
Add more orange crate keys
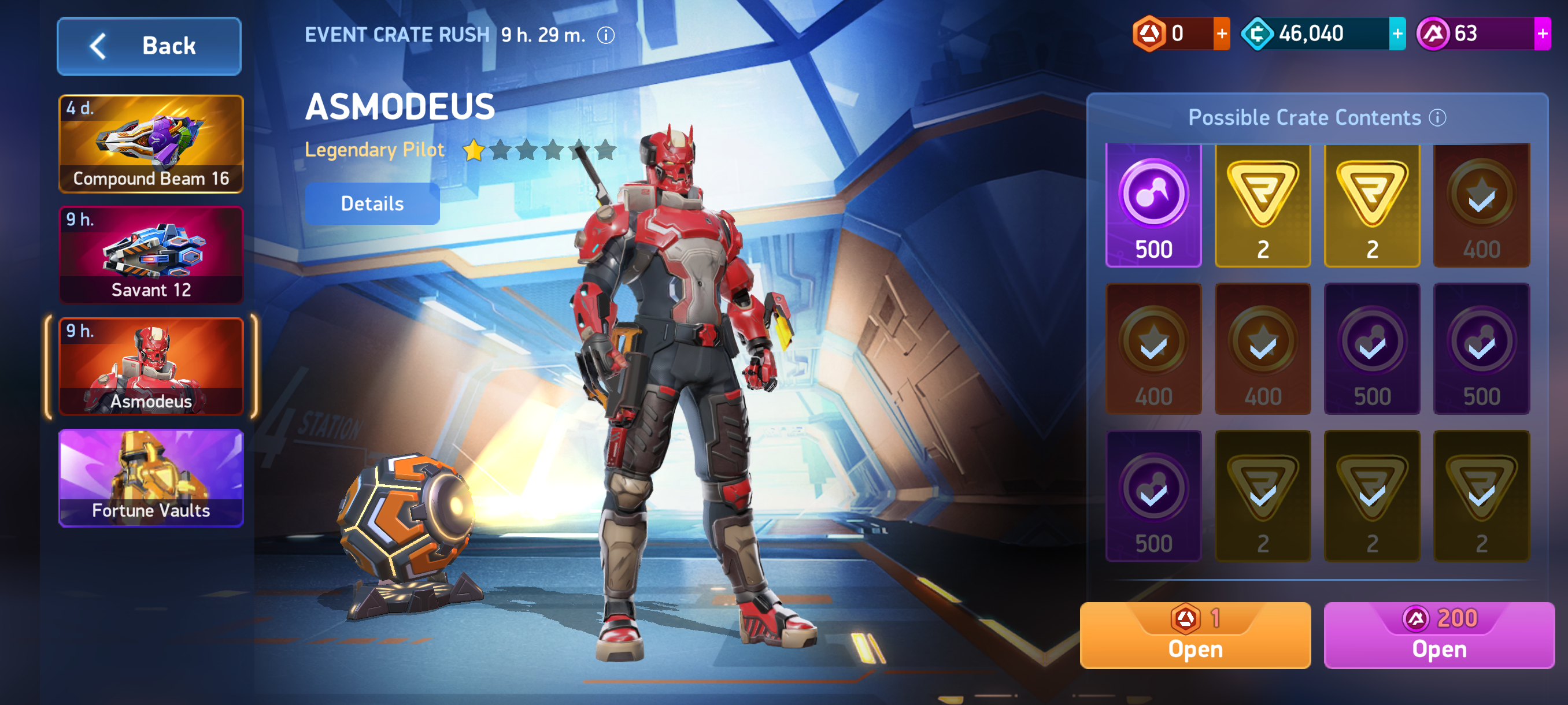[x=1221, y=34]
